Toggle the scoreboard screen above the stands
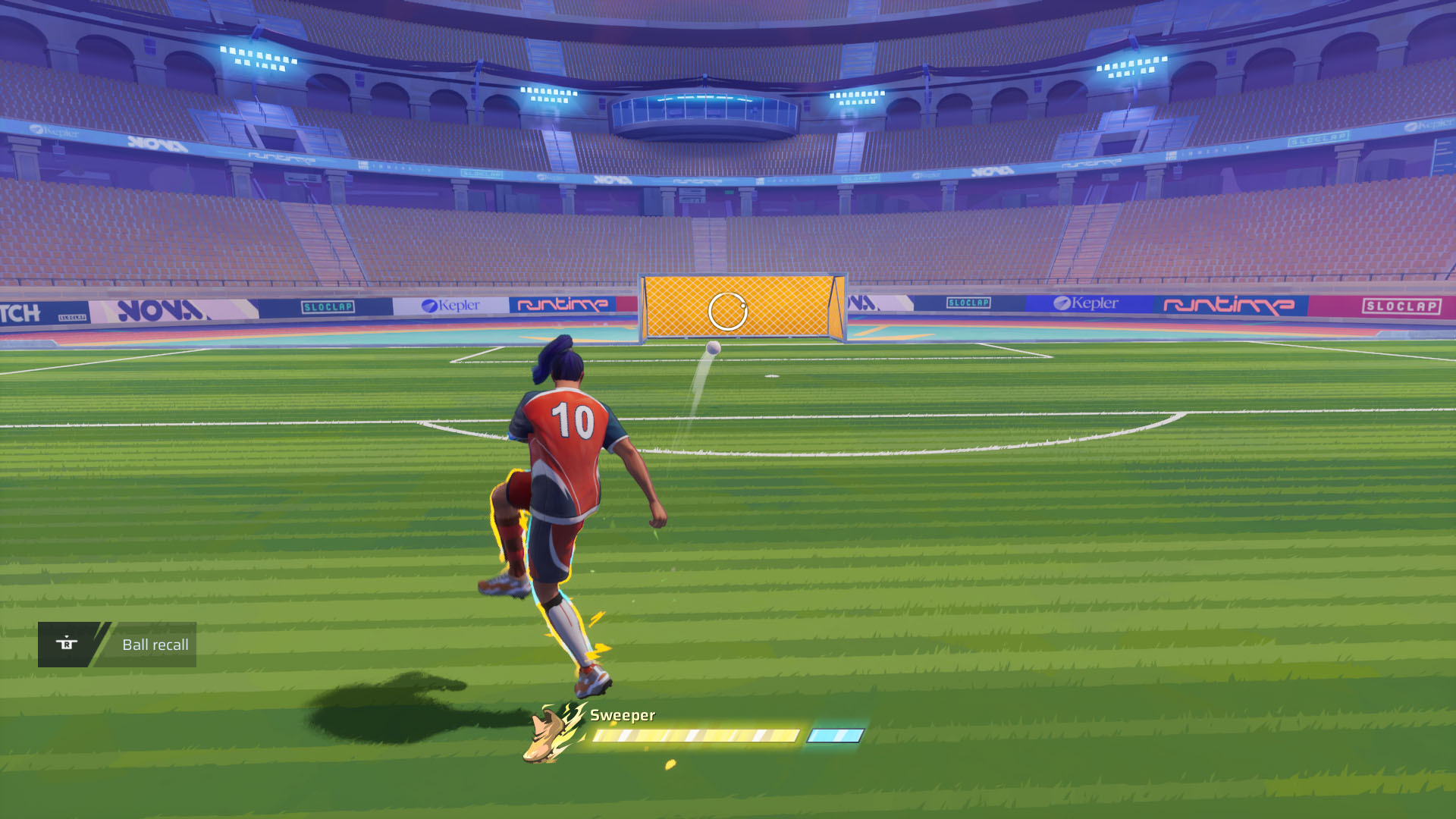Screen dimensions: 1456x819 coord(706,110)
